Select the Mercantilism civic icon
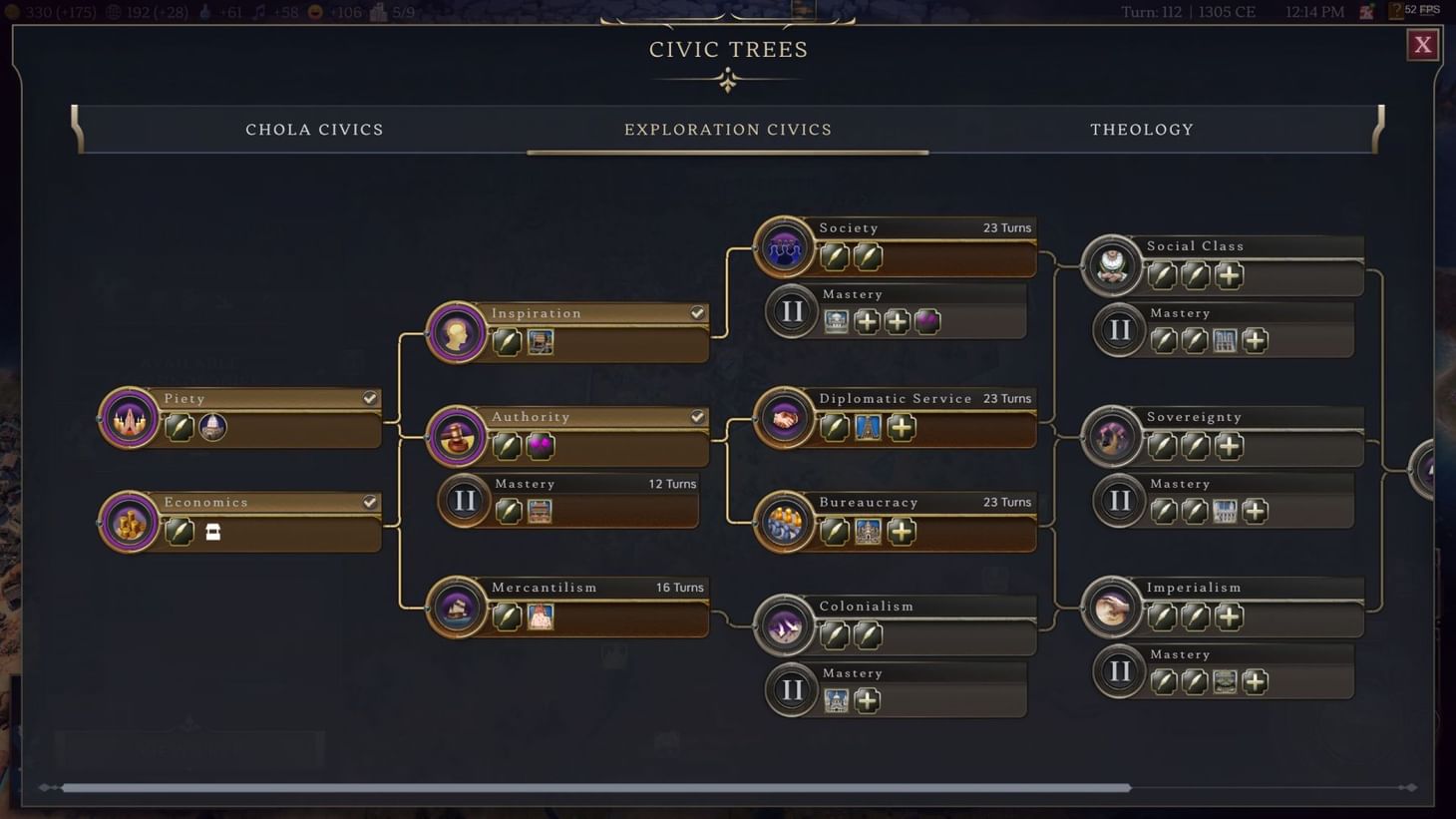 [x=456, y=607]
